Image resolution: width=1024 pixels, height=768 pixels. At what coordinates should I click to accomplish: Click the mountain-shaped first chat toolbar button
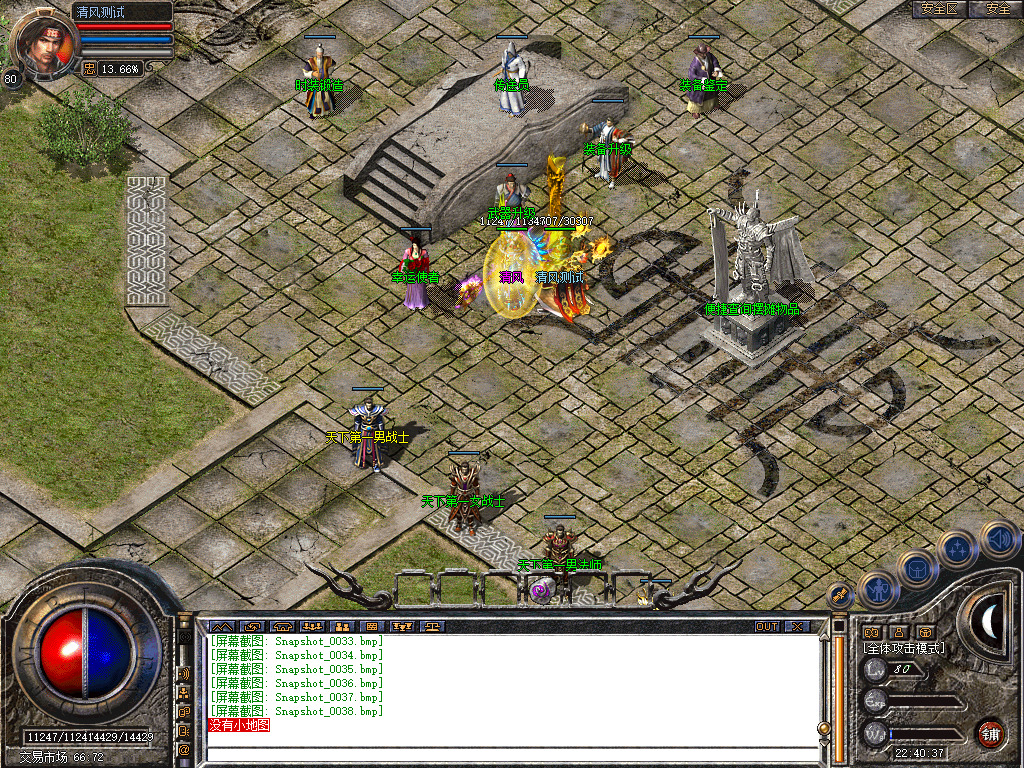click(x=221, y=626)
